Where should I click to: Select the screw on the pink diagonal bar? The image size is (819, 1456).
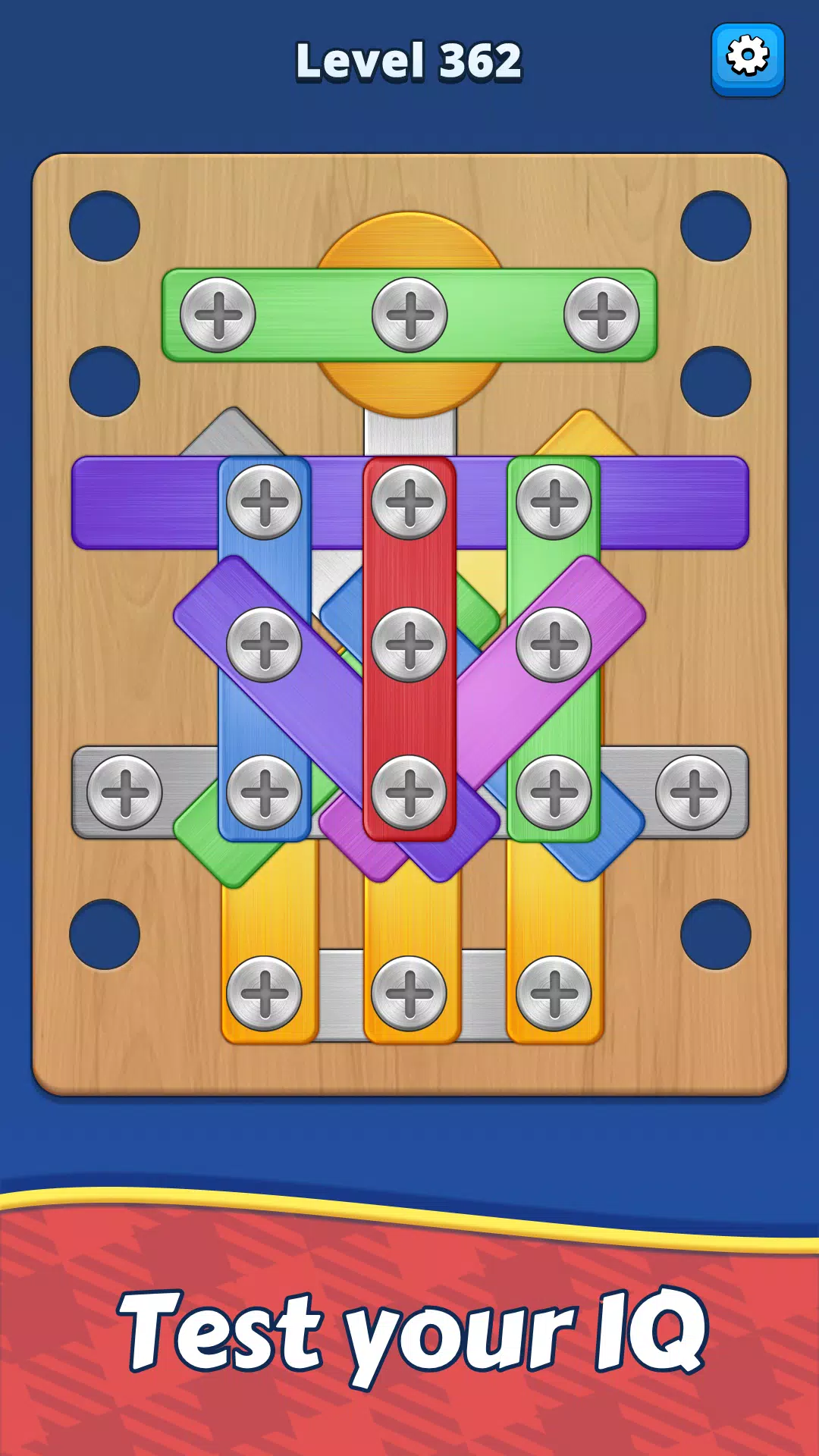point(554,645)
